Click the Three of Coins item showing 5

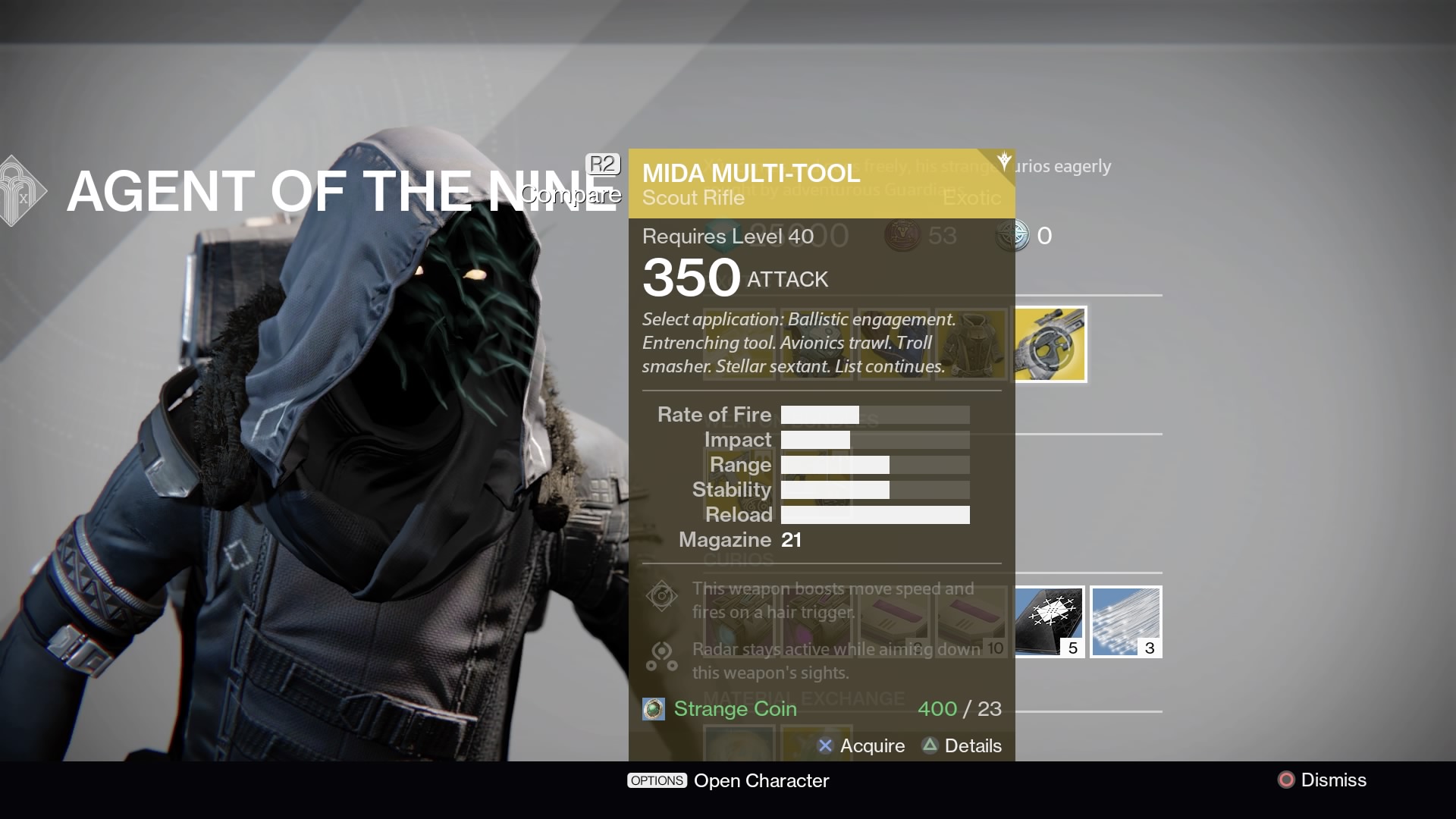coord(1050,622)
